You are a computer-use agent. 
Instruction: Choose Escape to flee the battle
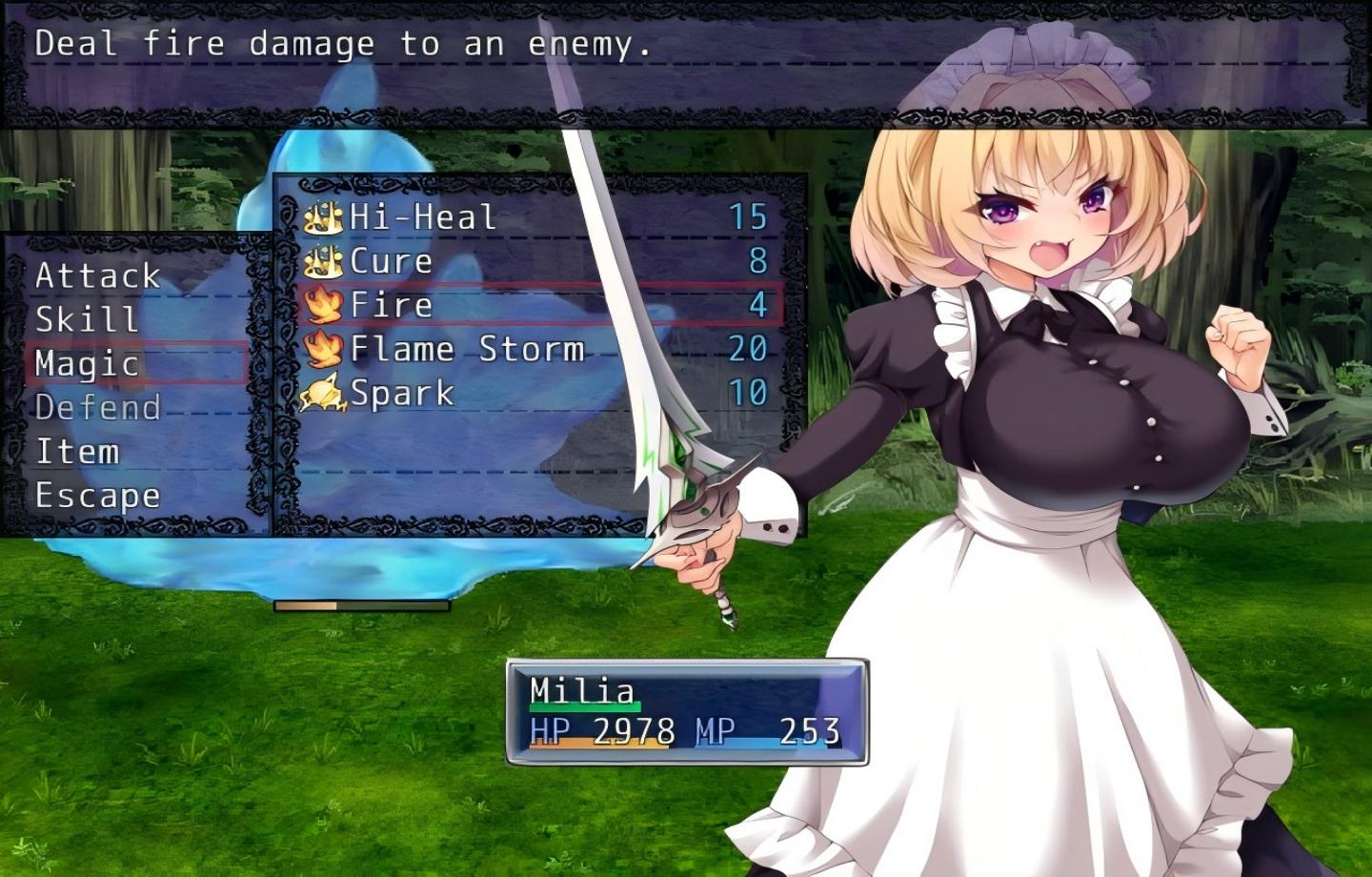pyautogui.click(x=98, y=496)
